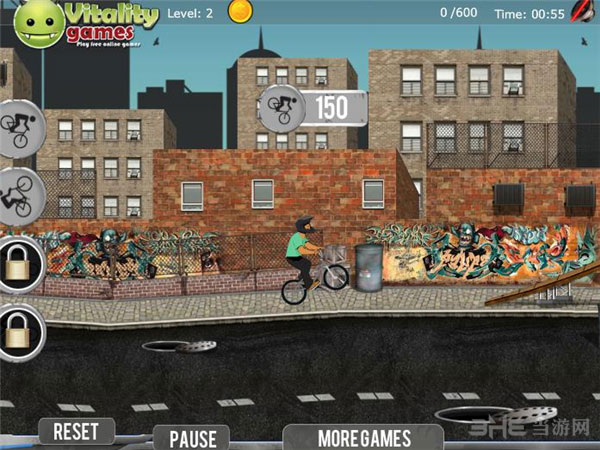Click the RESET button
Viewport: 600px width, 450px height.
click(x=76, y=432)
